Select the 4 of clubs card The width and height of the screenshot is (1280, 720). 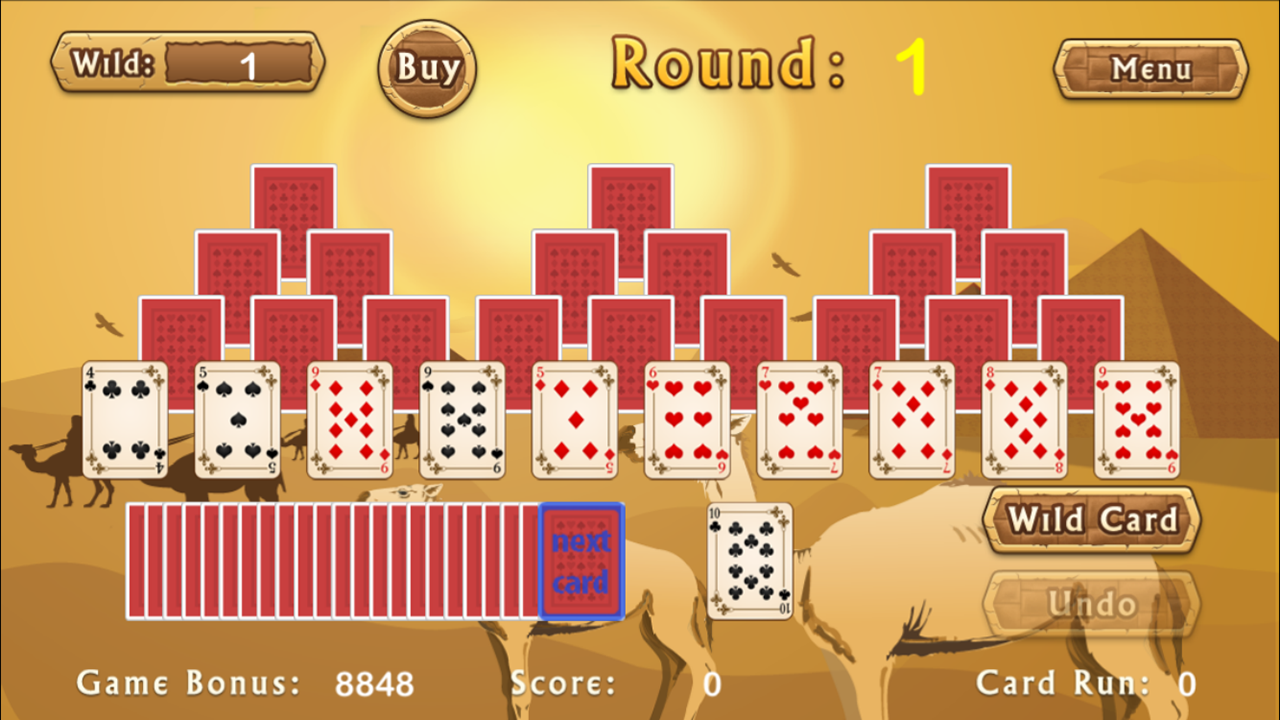pyautogui.click(x=124, y=420)
